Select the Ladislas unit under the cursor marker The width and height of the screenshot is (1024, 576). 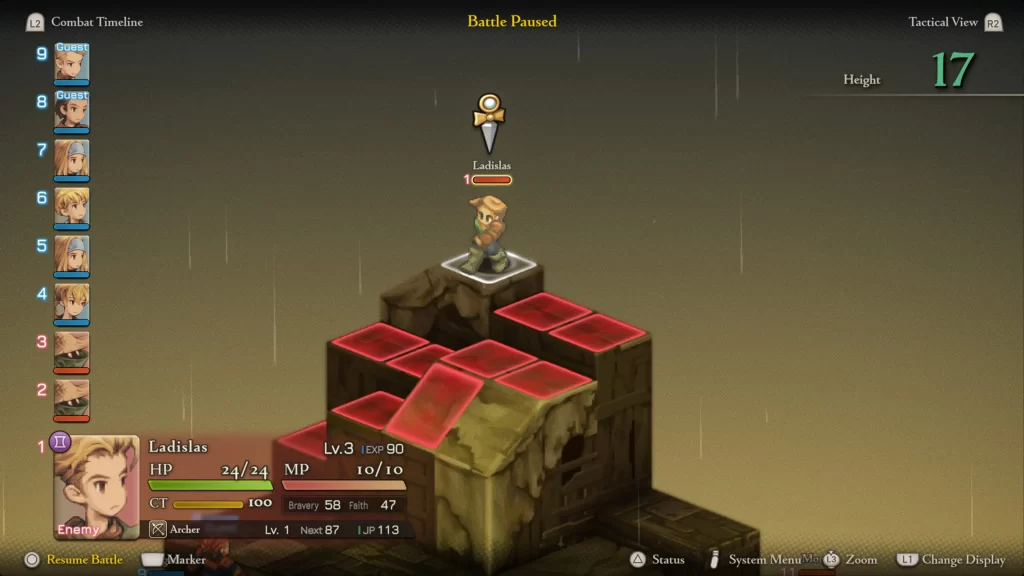[x=488, y=236]
